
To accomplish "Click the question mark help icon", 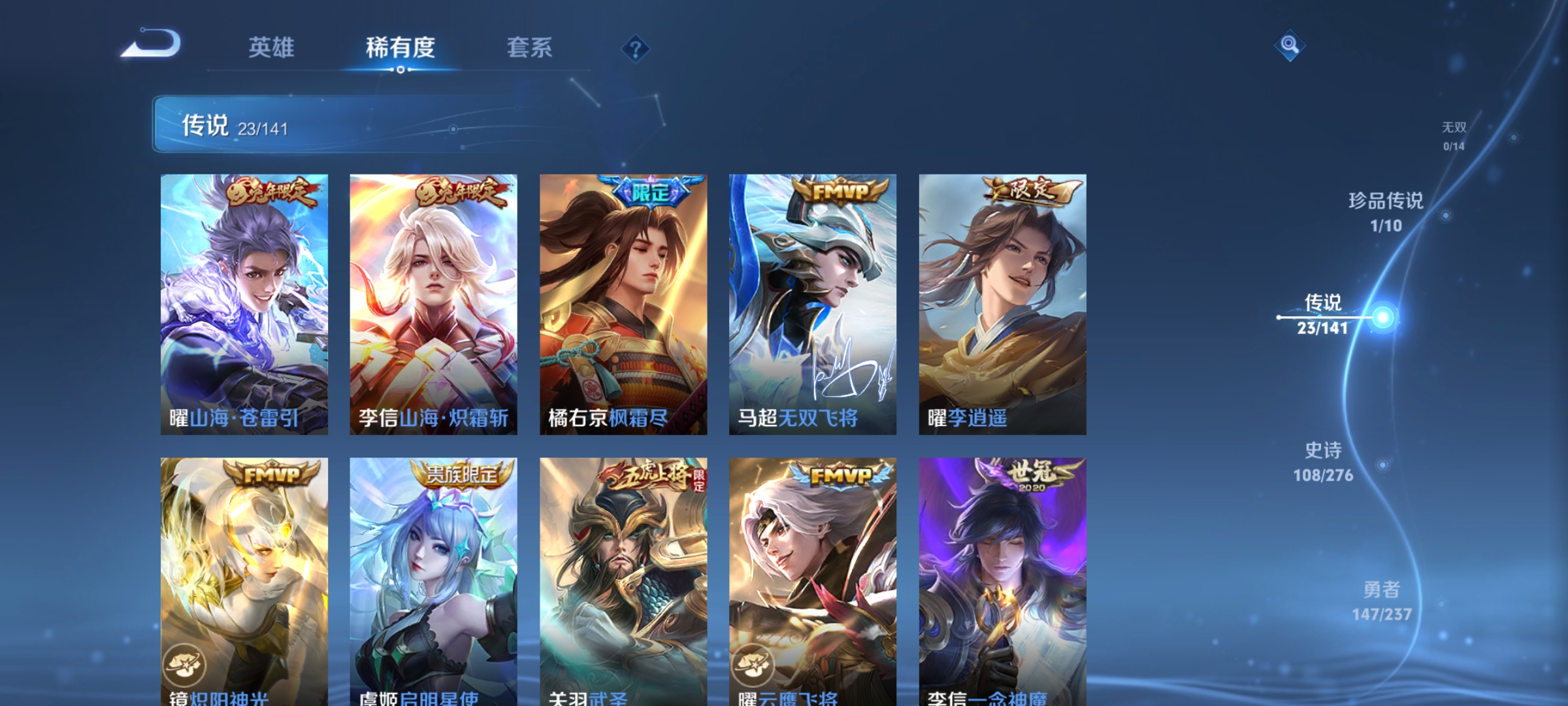I will pos(636,49).
